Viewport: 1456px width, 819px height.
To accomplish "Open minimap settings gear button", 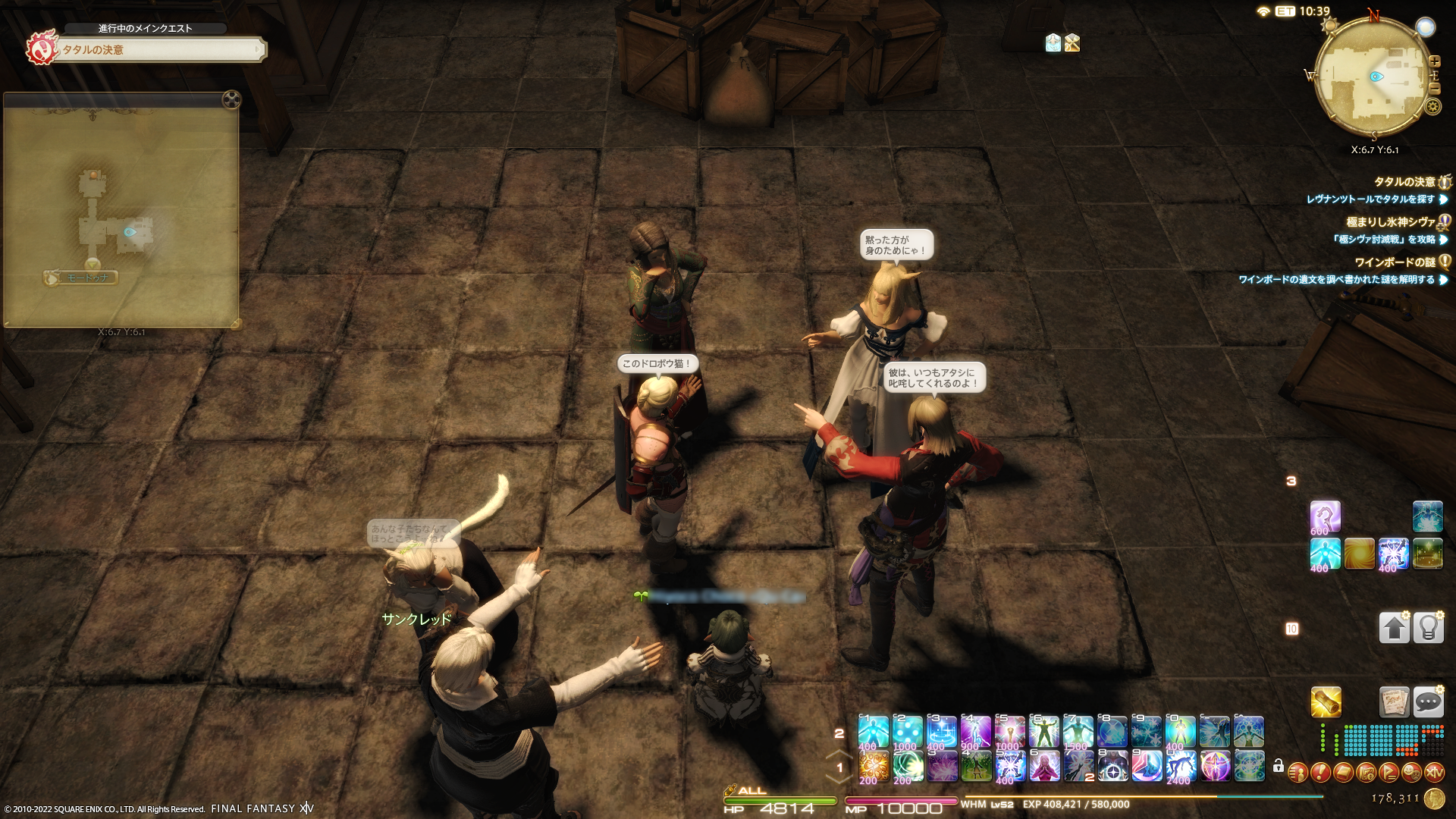I will point(1432,107).
